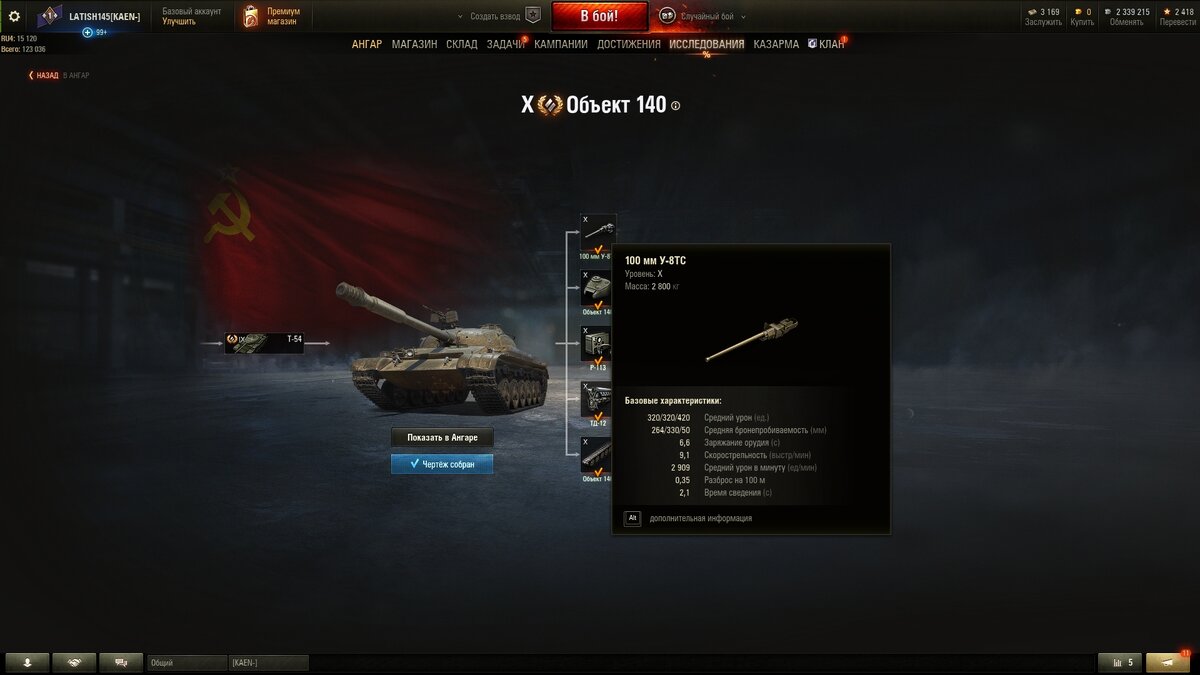Viewport: 1200px width, 675px height.
Task: Open the "Случайный бой" battle mode selector
Action: [704, 17]
